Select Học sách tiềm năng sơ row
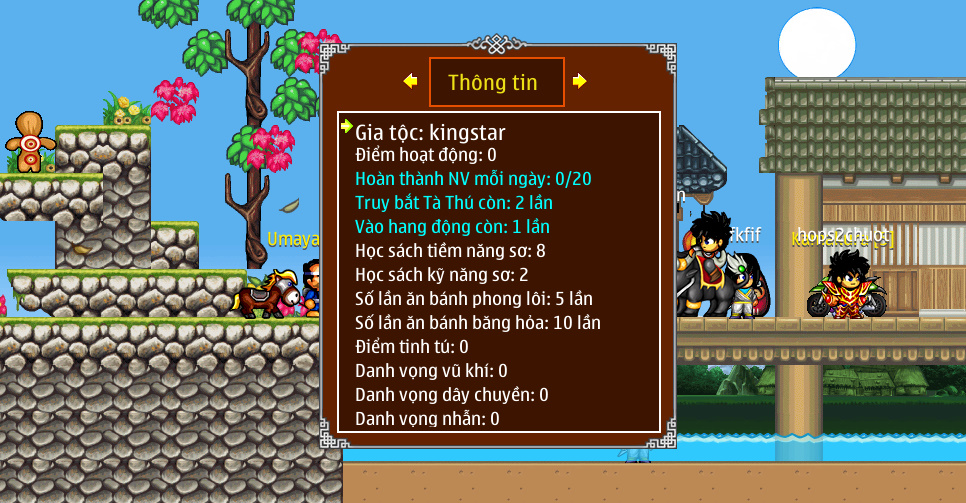 tap(450, 251)
